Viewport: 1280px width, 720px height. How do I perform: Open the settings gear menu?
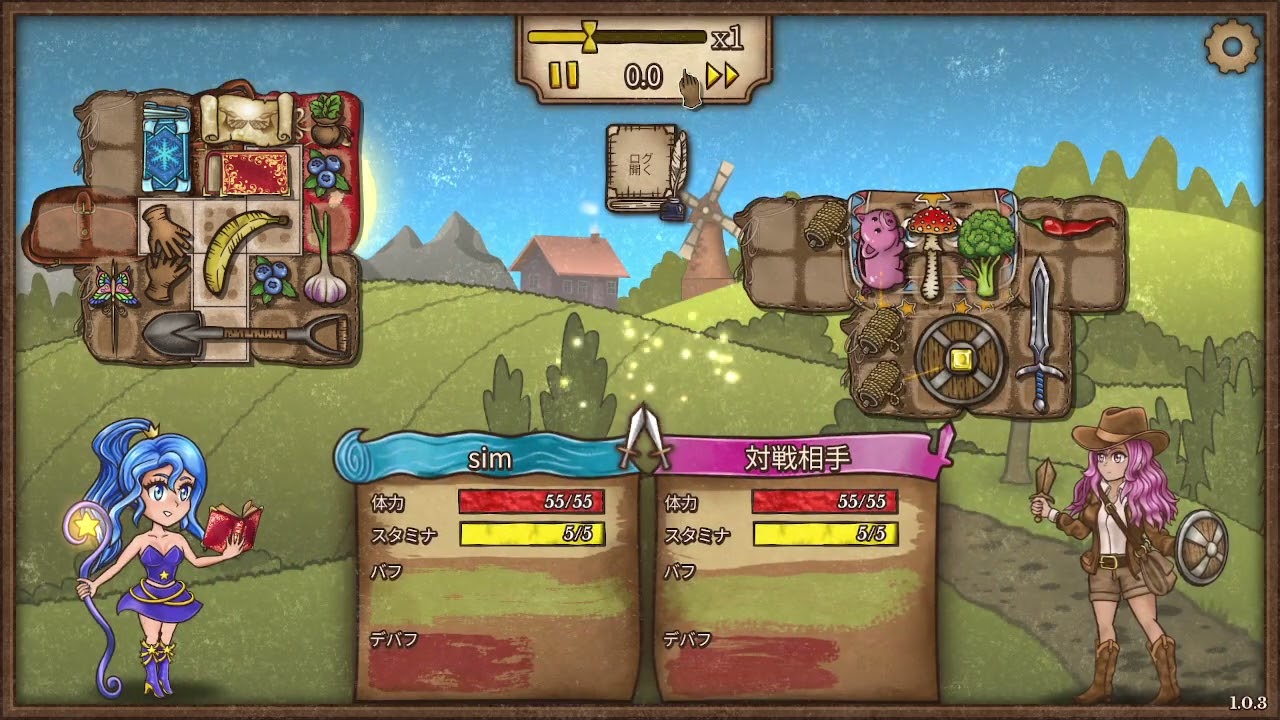(1231, 44)
